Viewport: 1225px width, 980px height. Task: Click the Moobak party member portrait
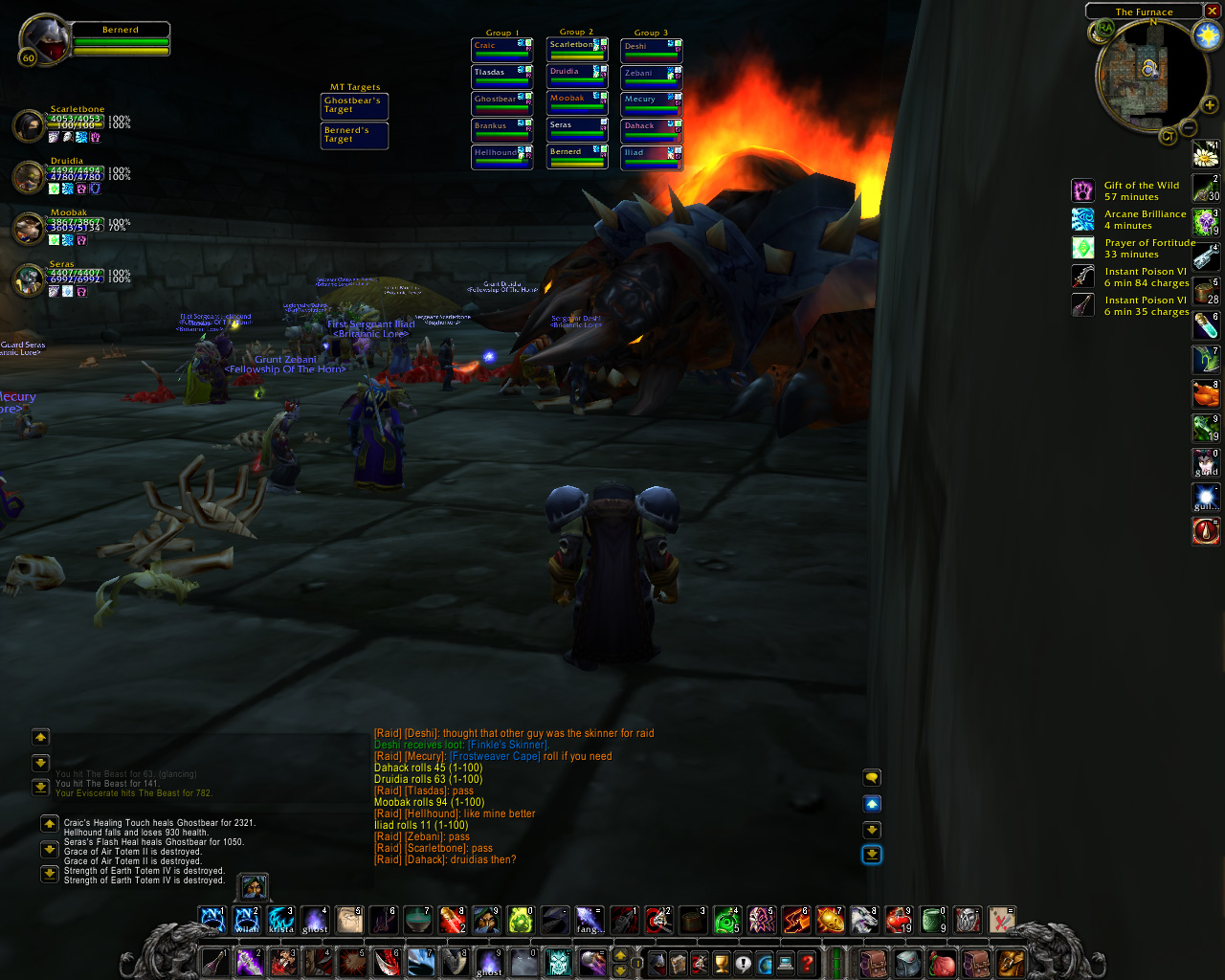pyautogui.click(x=29, y=228)
